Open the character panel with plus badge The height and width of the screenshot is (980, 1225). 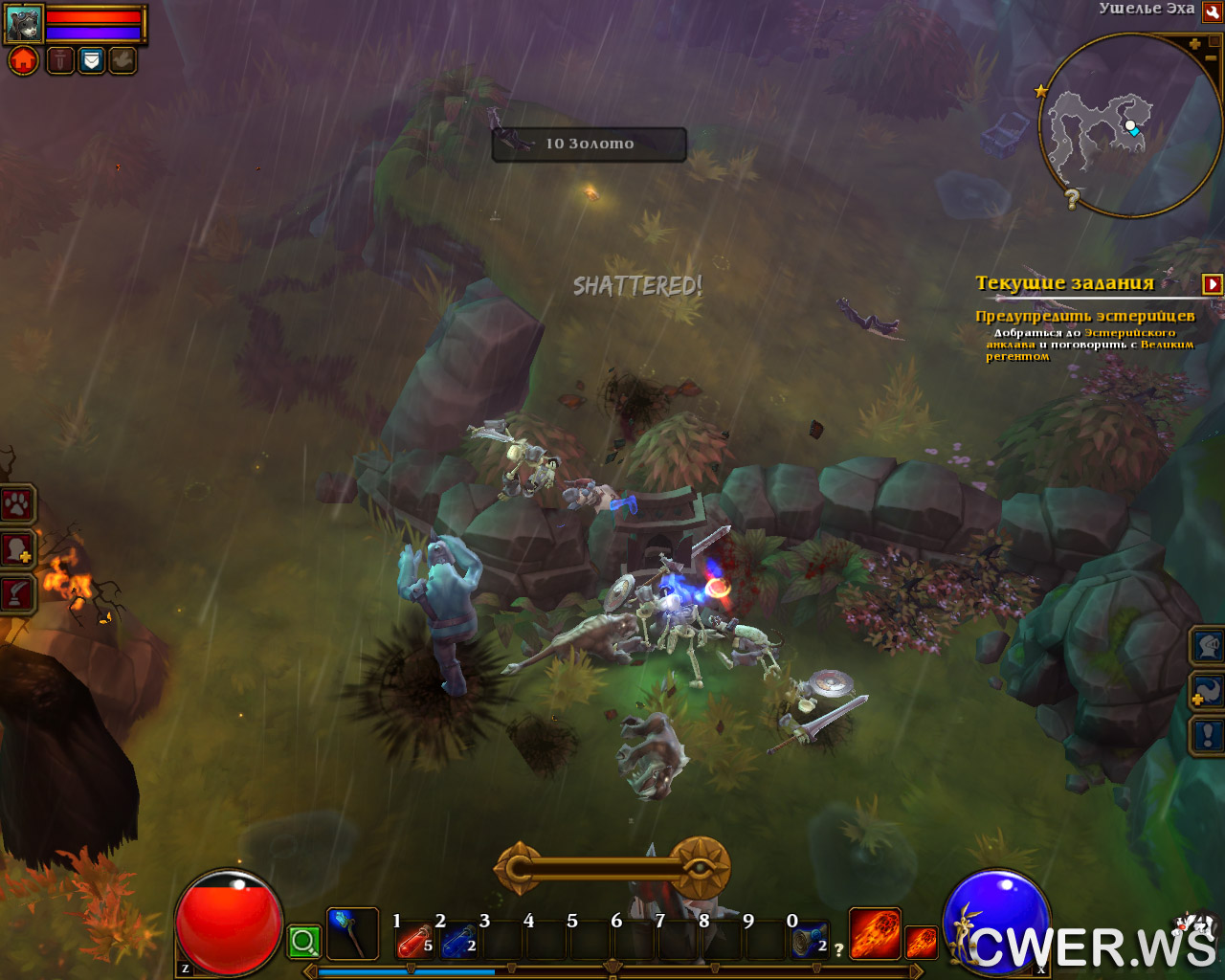[x=17, y=550]
